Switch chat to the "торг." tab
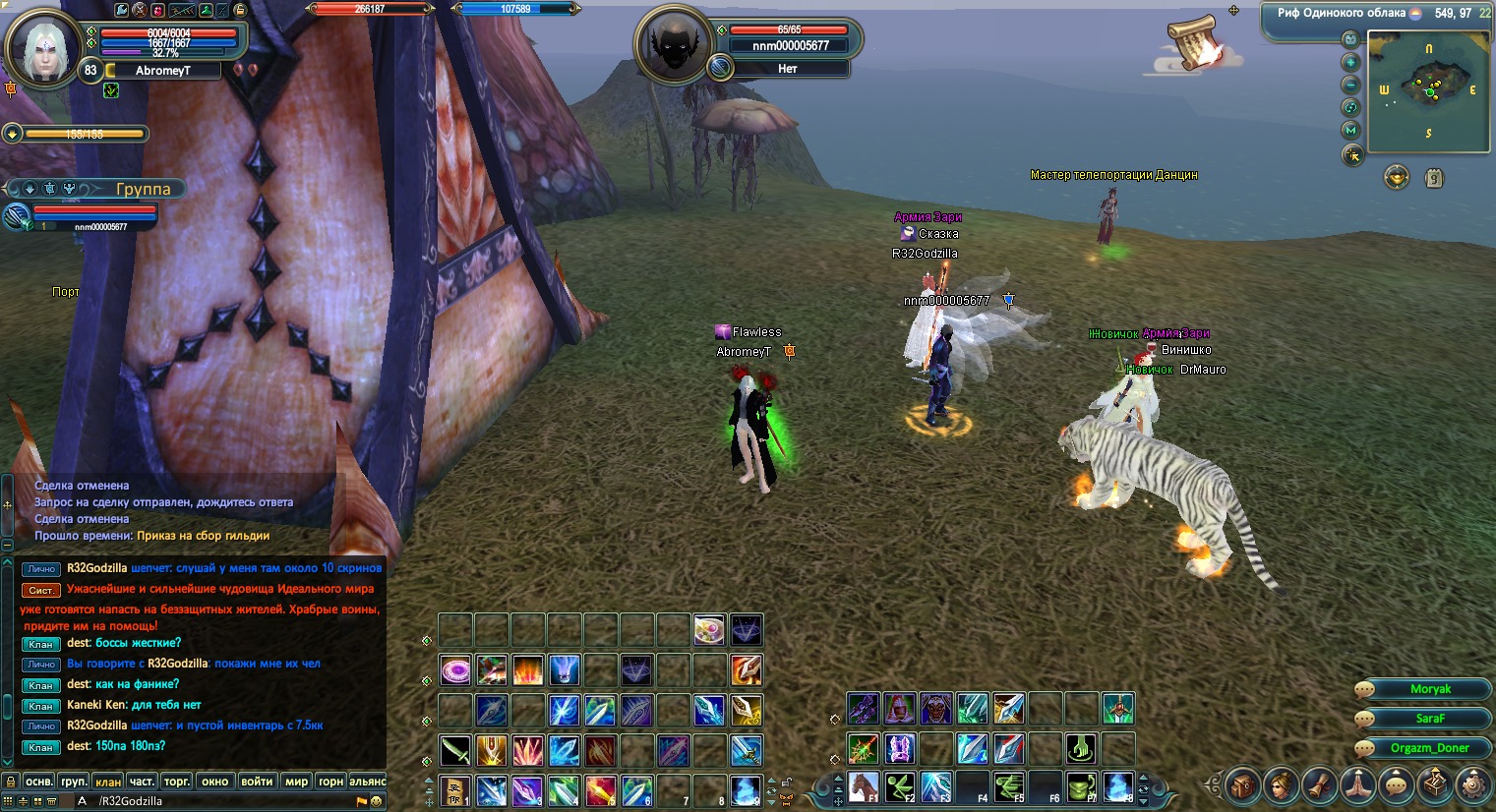This screenshot has height=812, width=1496. 176,782
